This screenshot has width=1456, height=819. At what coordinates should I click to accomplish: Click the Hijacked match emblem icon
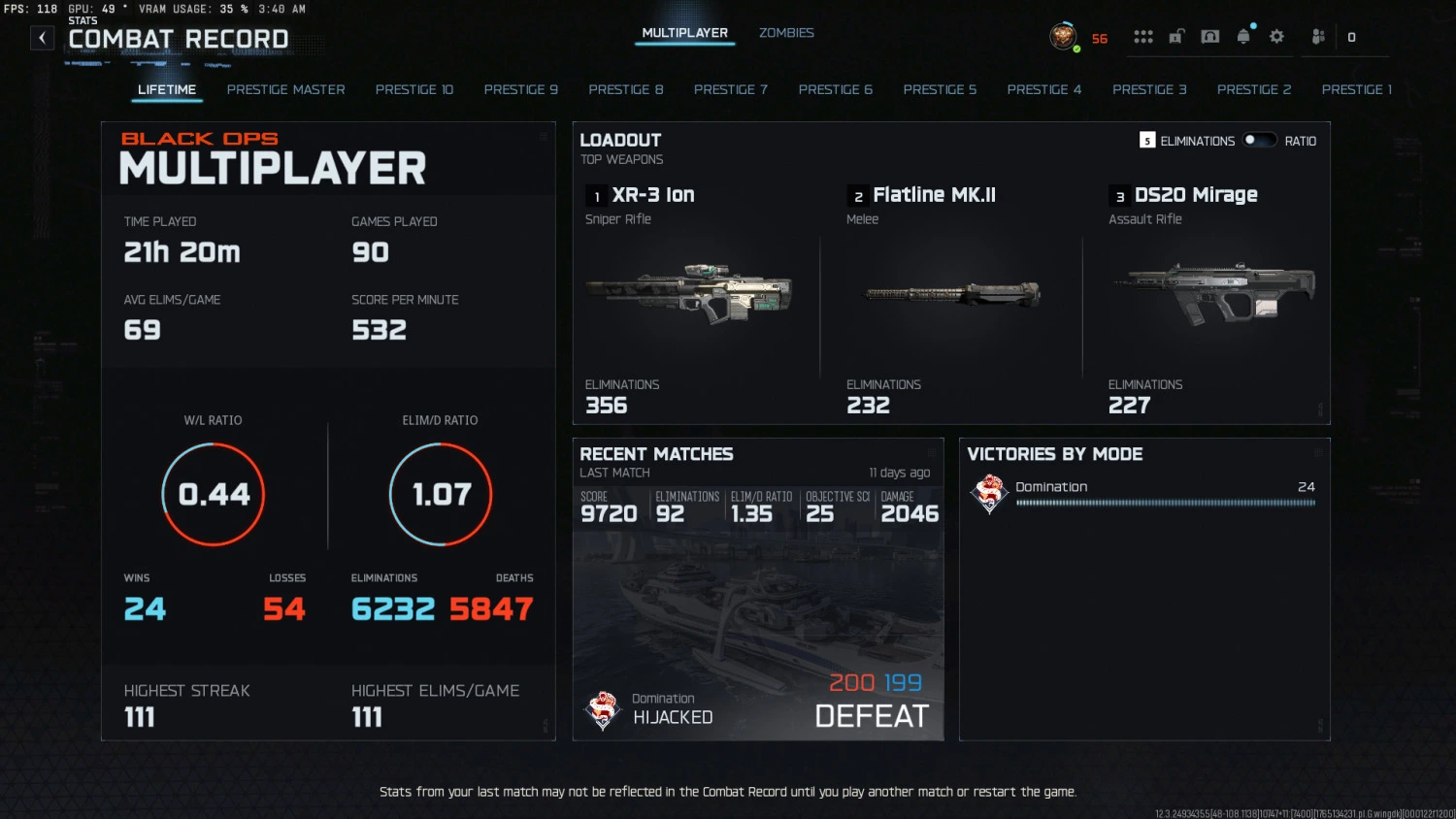(x=602, y=709)
